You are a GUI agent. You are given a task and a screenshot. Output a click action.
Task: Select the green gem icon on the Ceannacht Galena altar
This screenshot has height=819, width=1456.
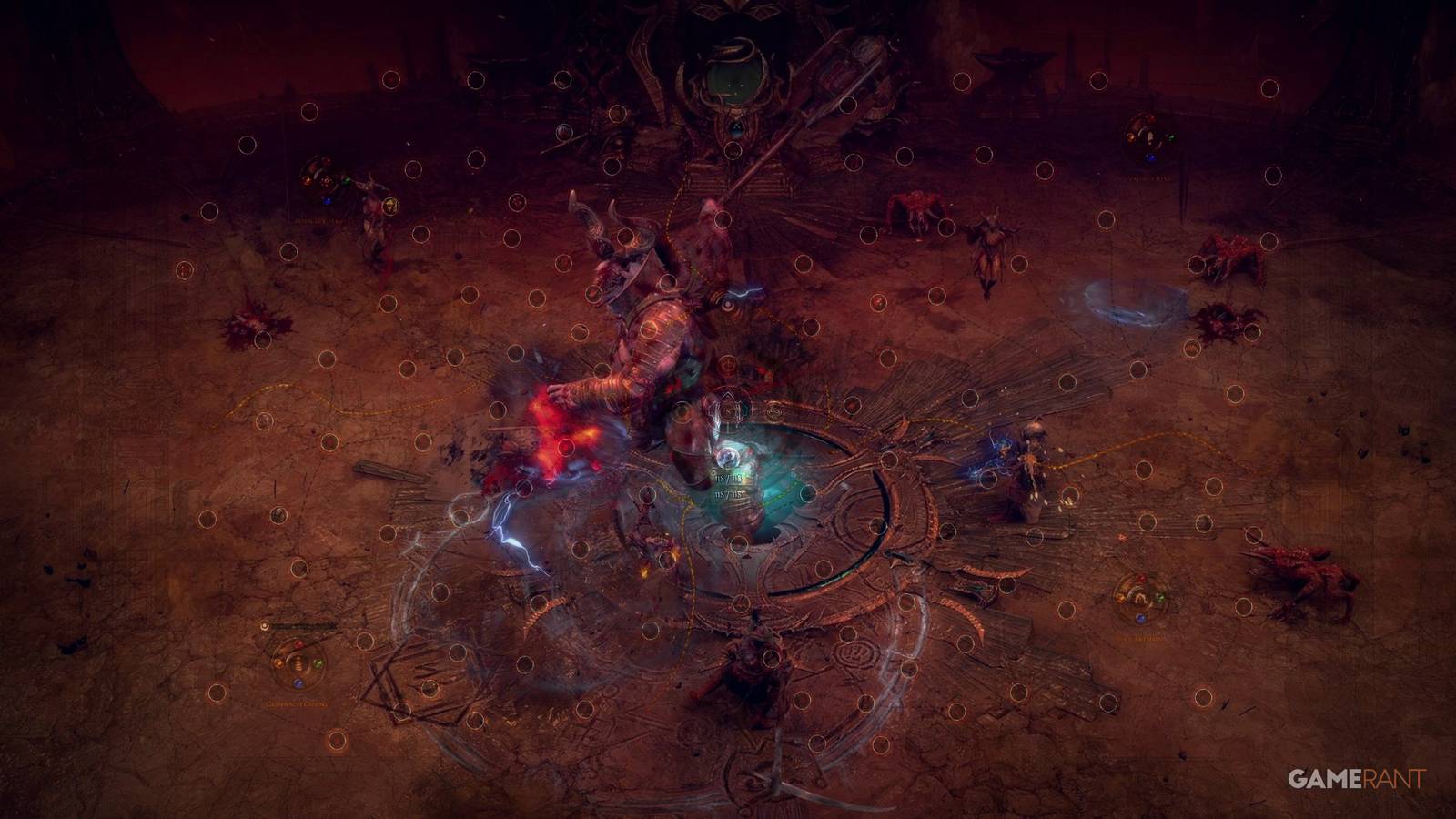[x=318, y=663]
